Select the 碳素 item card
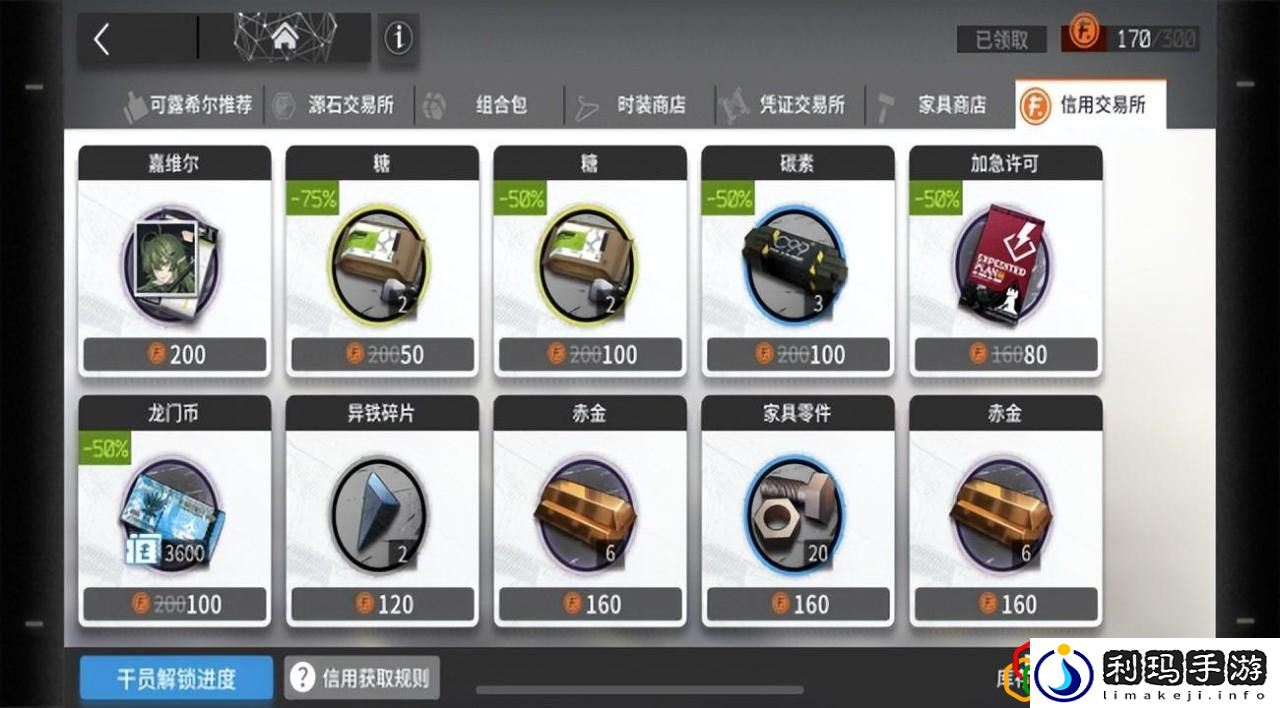Image resolution: width=1280 pixels, height=708 pixels. (798, 262)
